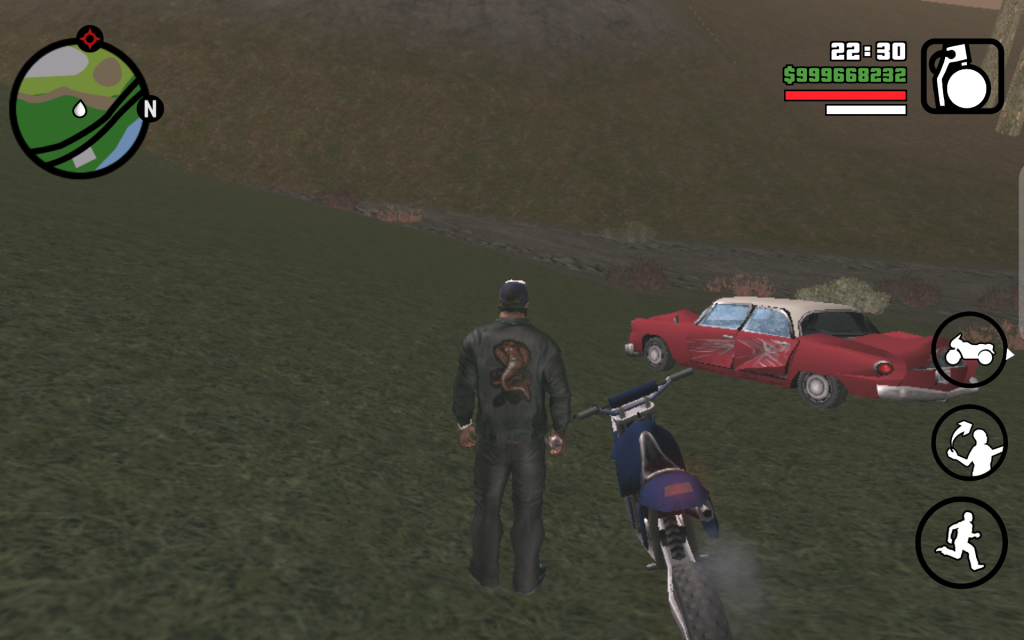Activate the sprint running-man button
The width and height of the screenshot is (1024, 640).
click(961, 542)
